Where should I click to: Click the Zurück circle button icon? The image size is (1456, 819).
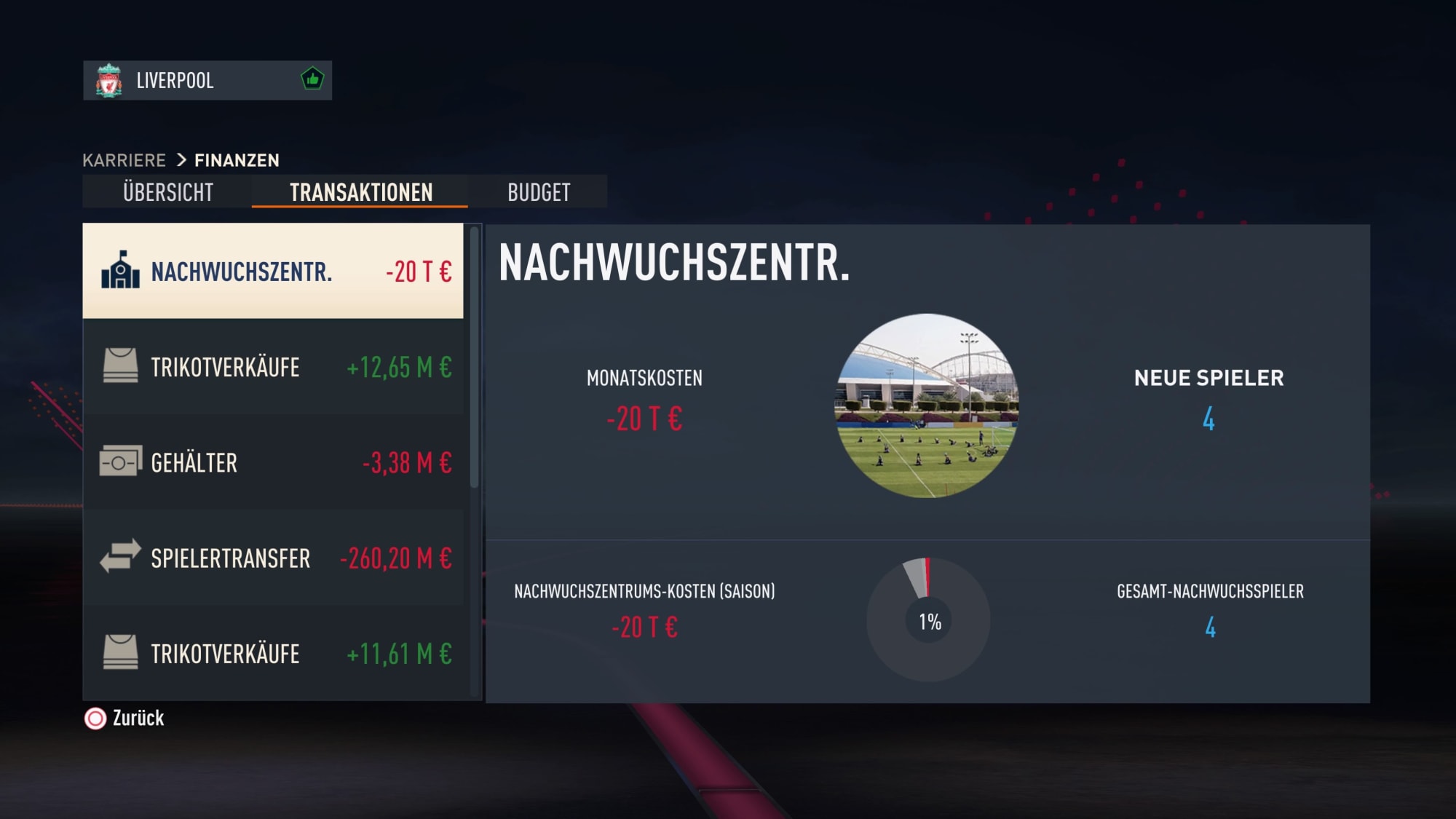click(x=95, y=719)
